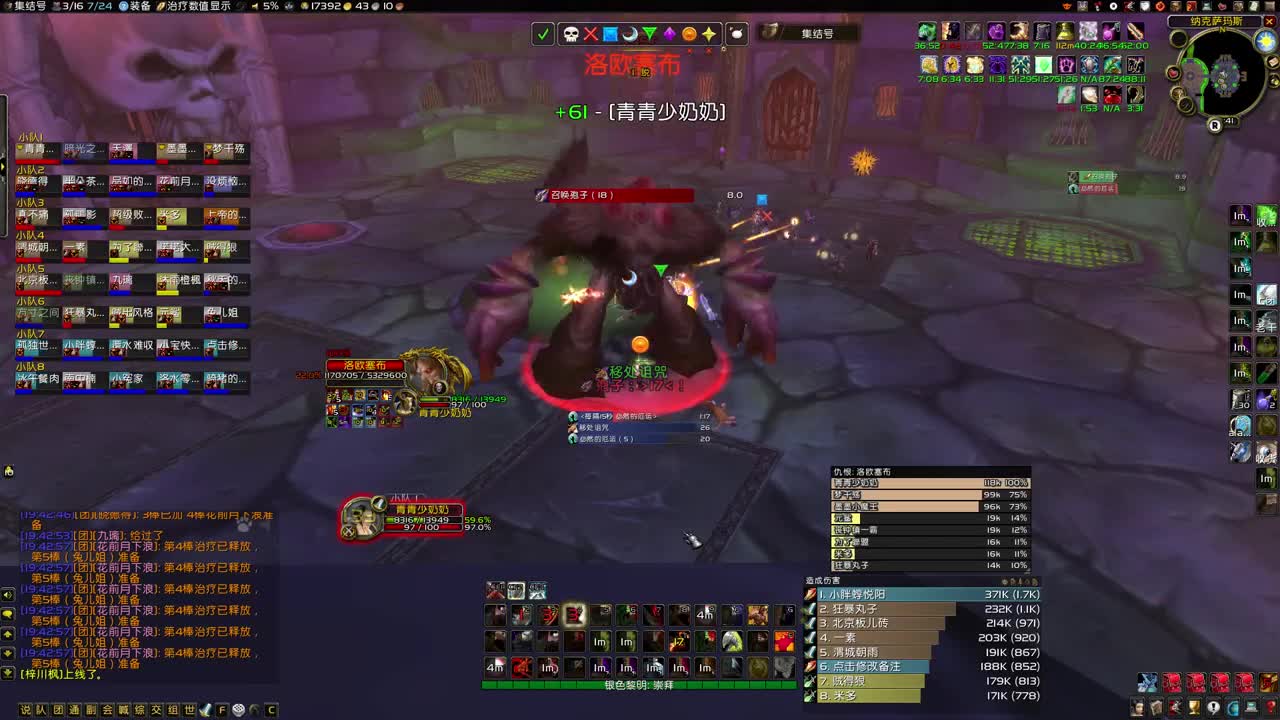Toggle the 喊 yell channel button
1280x720 pixels.
[123, 710]
